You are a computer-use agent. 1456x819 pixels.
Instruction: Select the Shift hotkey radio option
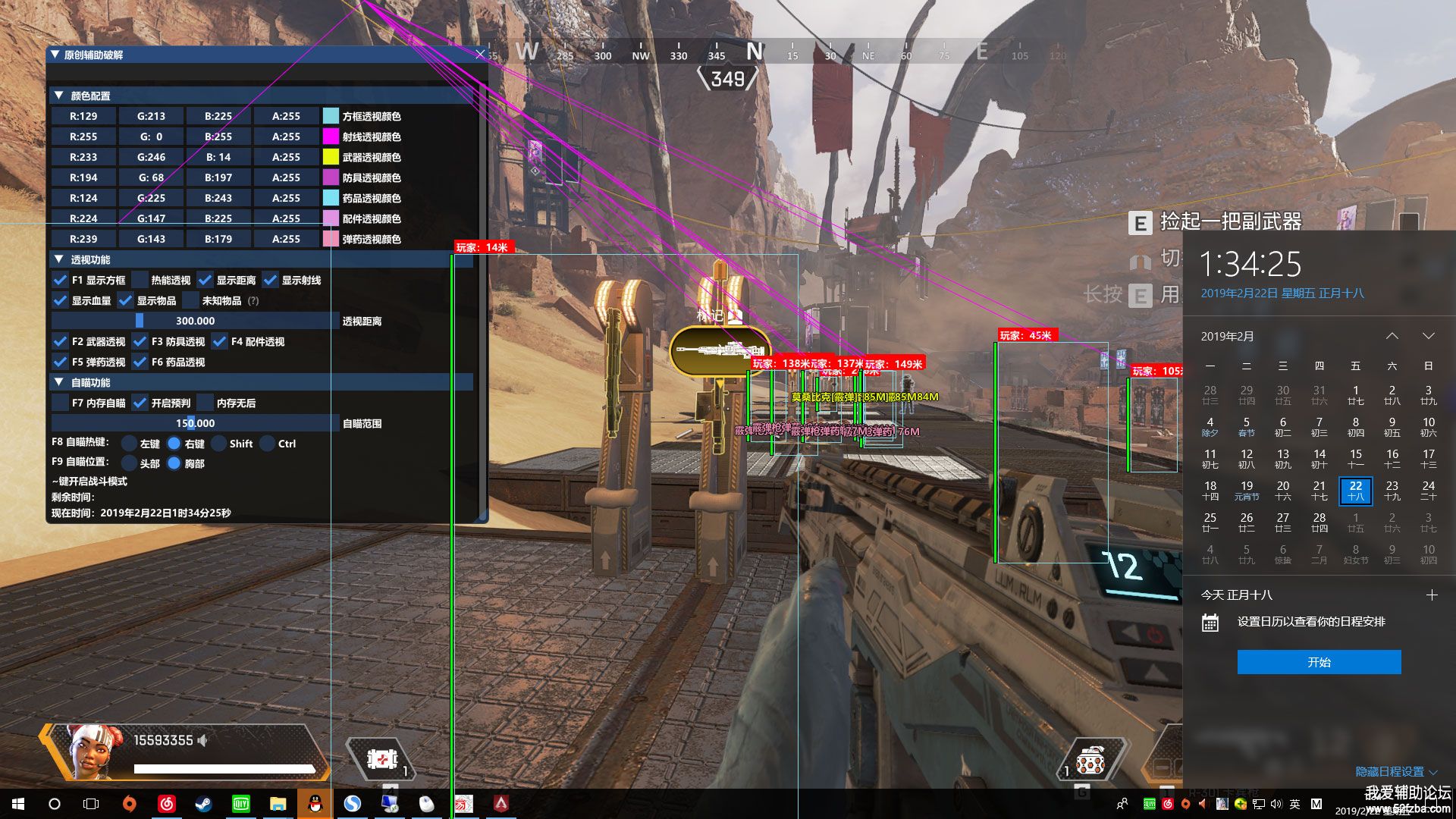click(219, 444)
